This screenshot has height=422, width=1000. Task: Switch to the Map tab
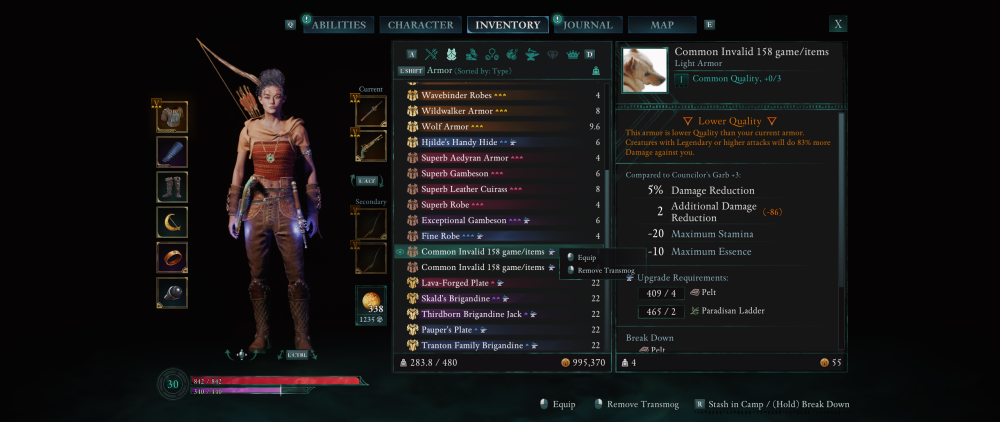[x=662, y=25]
